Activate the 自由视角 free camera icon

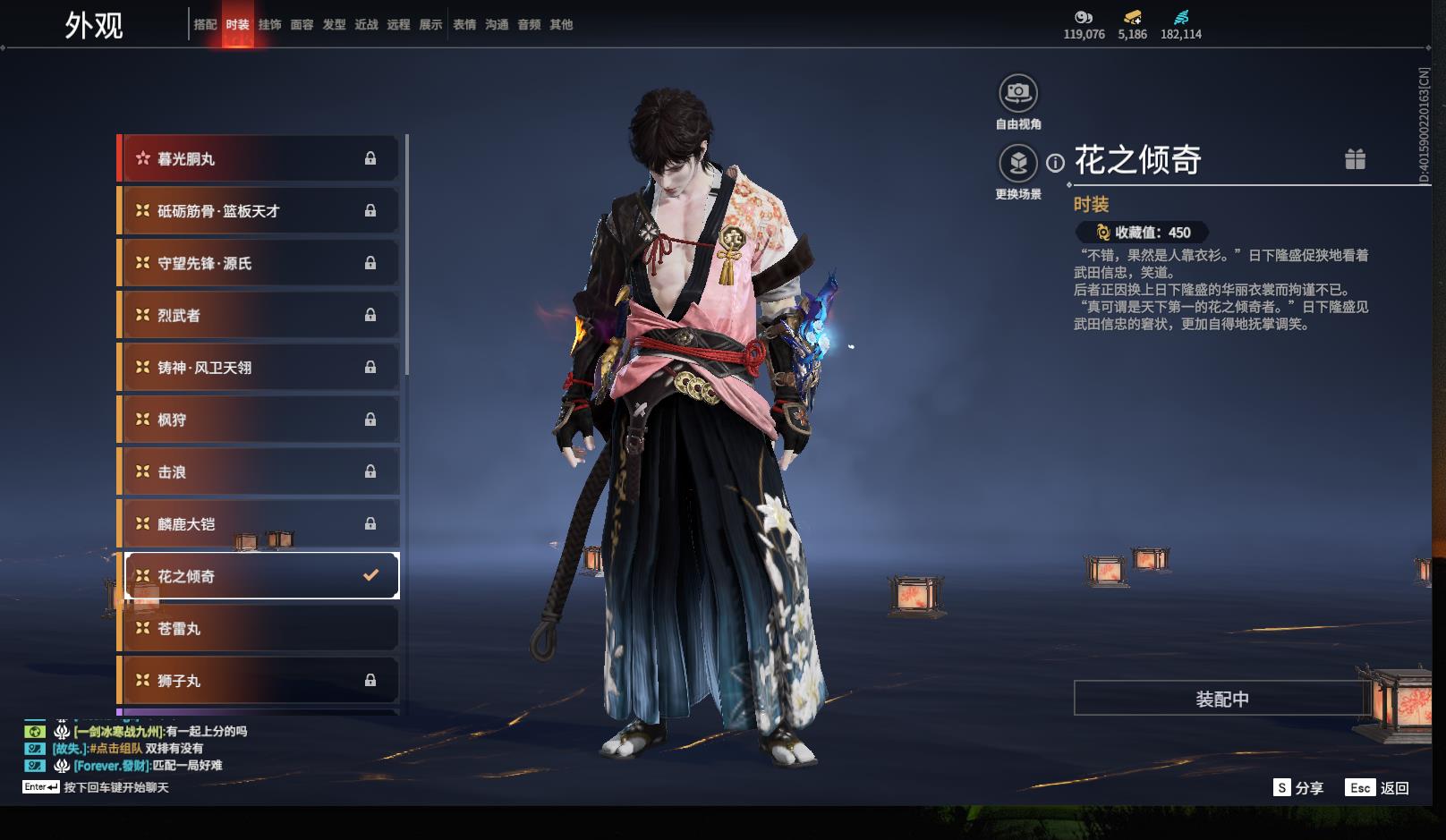pyautogui.click(x=1017, y=93)
